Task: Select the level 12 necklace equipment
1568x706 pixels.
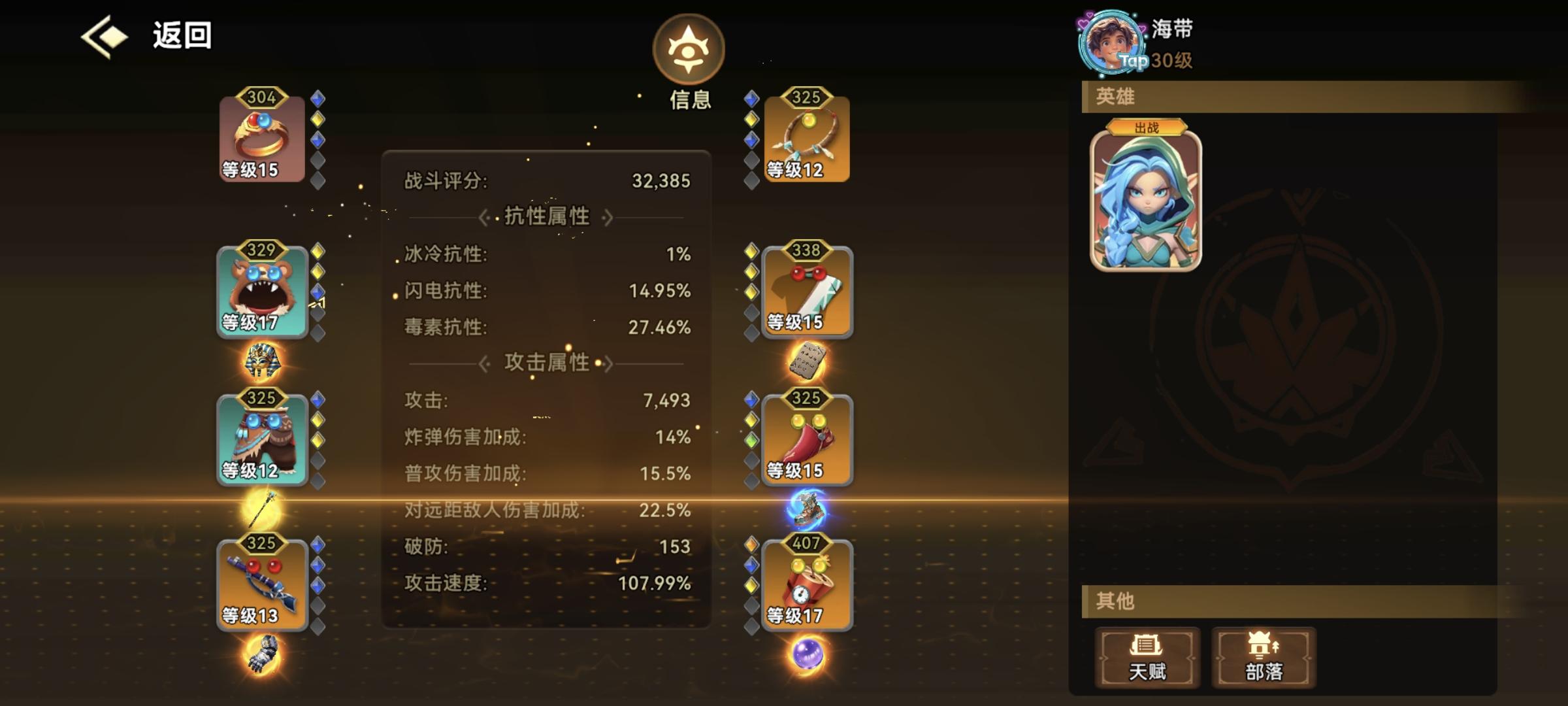Action: pyautogui.click(x=807, y=137)
